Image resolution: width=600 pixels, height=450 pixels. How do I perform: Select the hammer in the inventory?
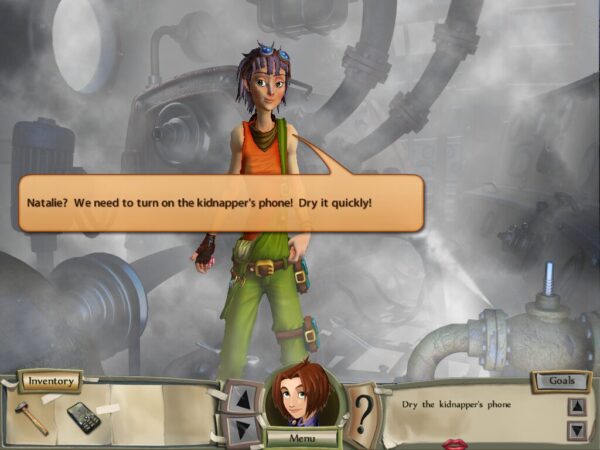click(x=32, y=415)
